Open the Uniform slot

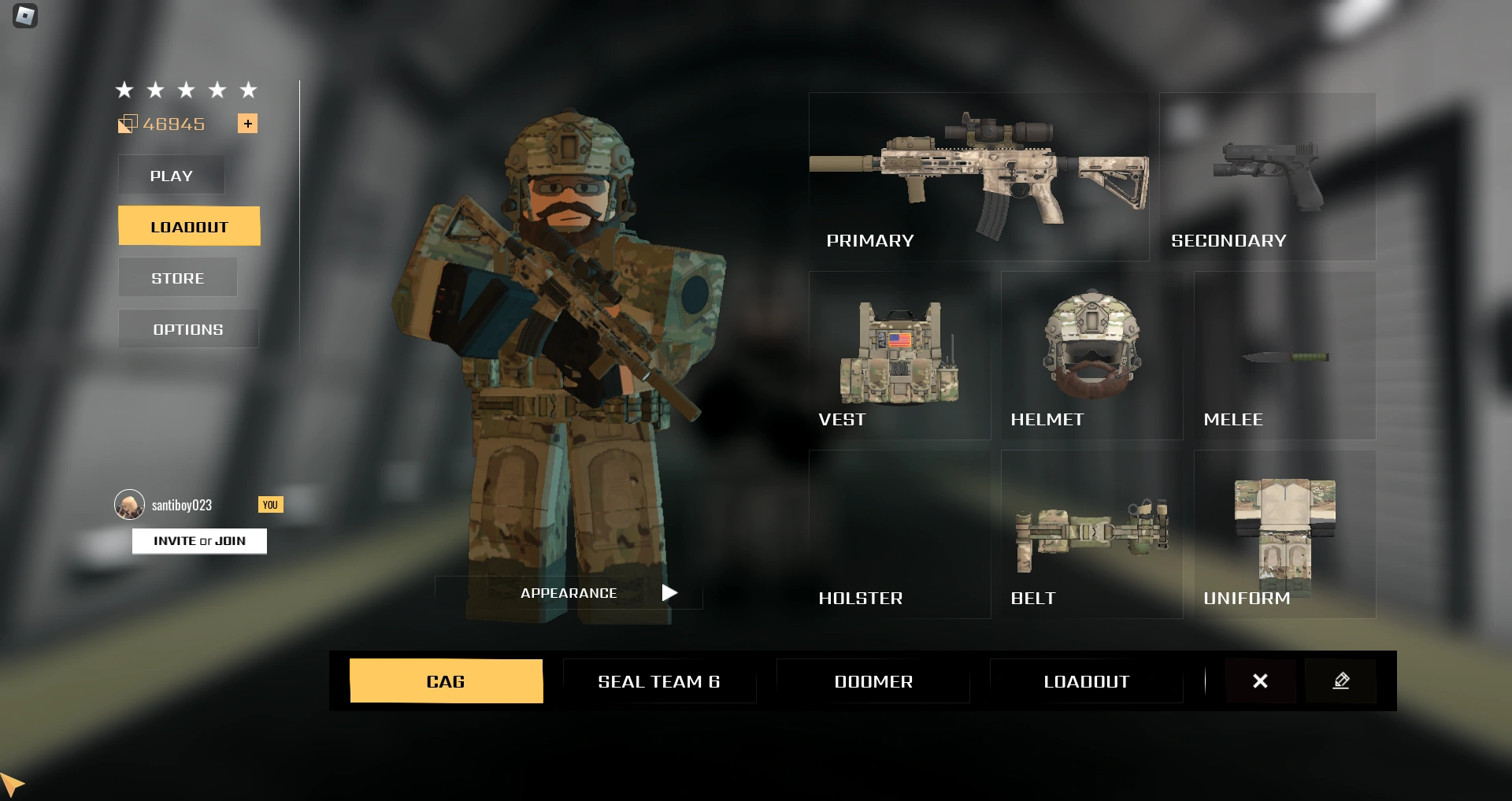pos(1284,528)
